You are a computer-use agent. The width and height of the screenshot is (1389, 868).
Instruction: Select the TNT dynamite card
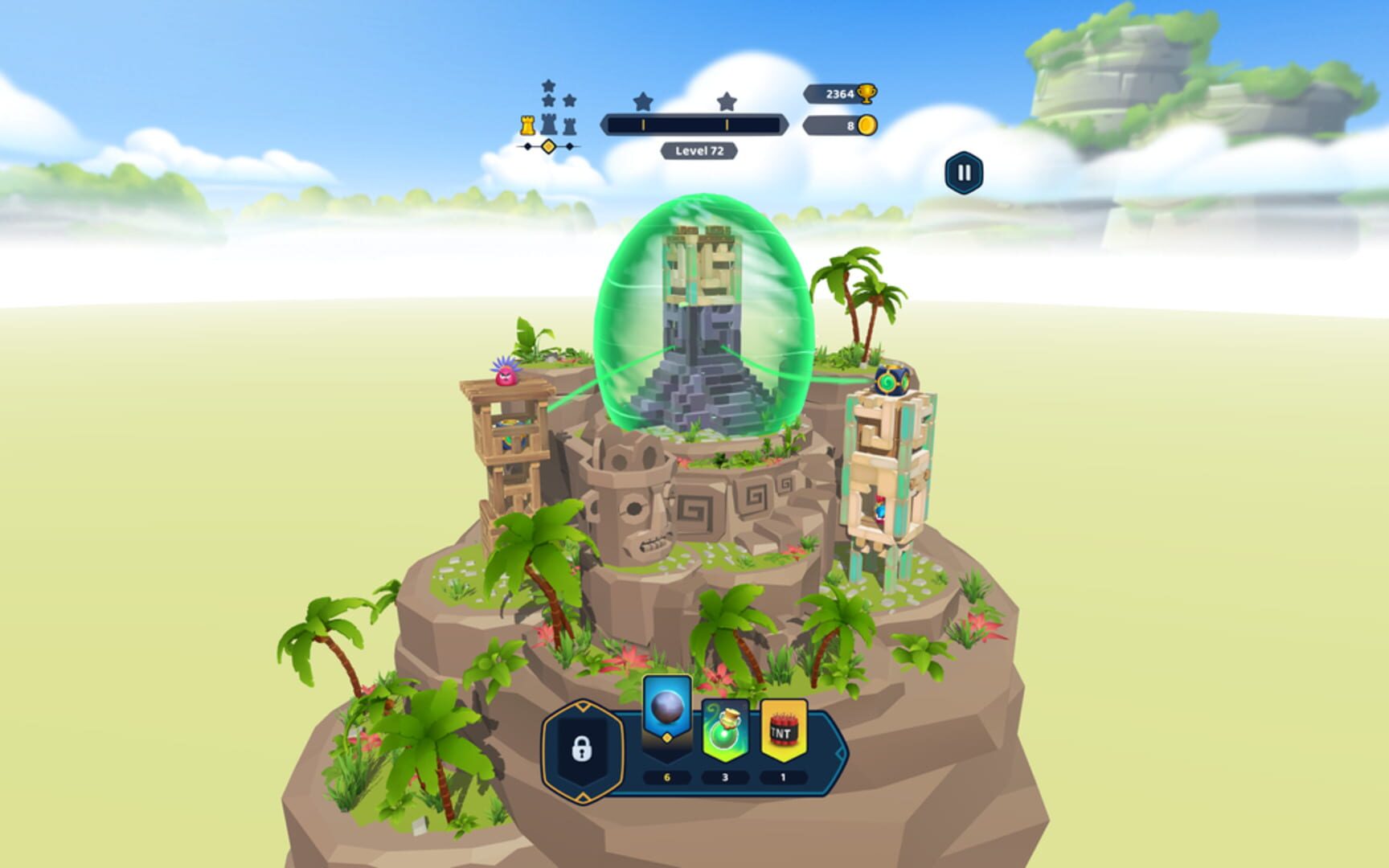point(784,730)
